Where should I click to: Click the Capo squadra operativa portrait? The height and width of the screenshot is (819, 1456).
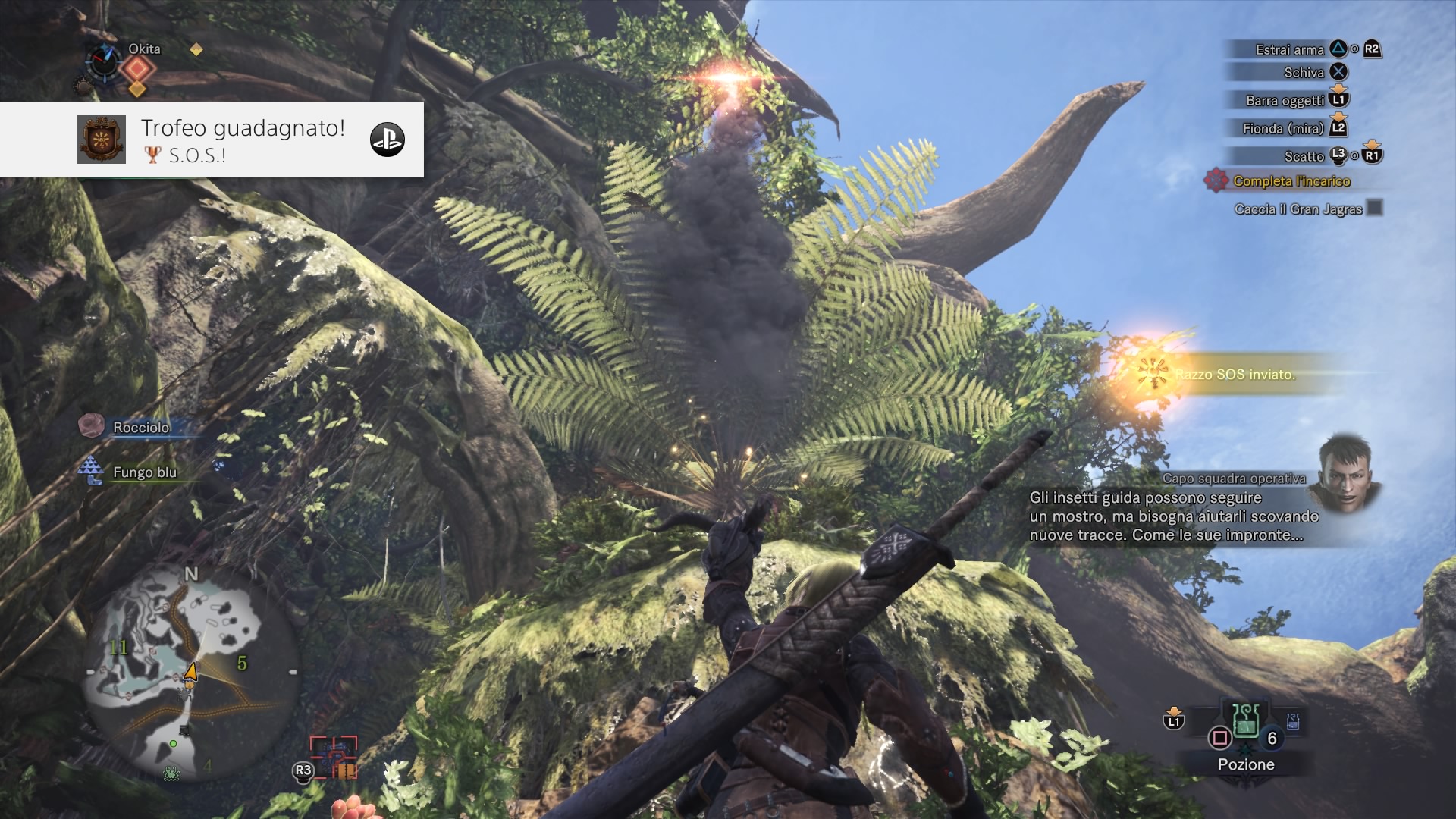1346,472
